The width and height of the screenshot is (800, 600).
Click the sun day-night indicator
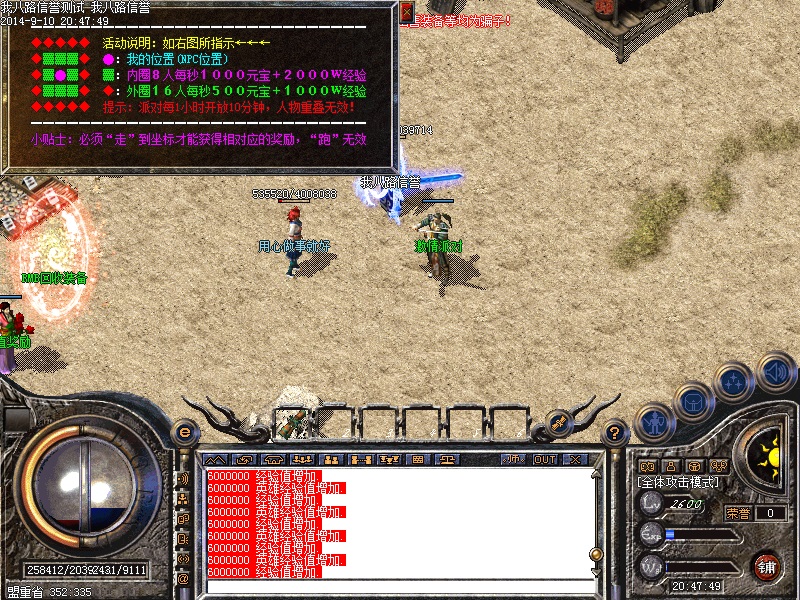(767, 457)
